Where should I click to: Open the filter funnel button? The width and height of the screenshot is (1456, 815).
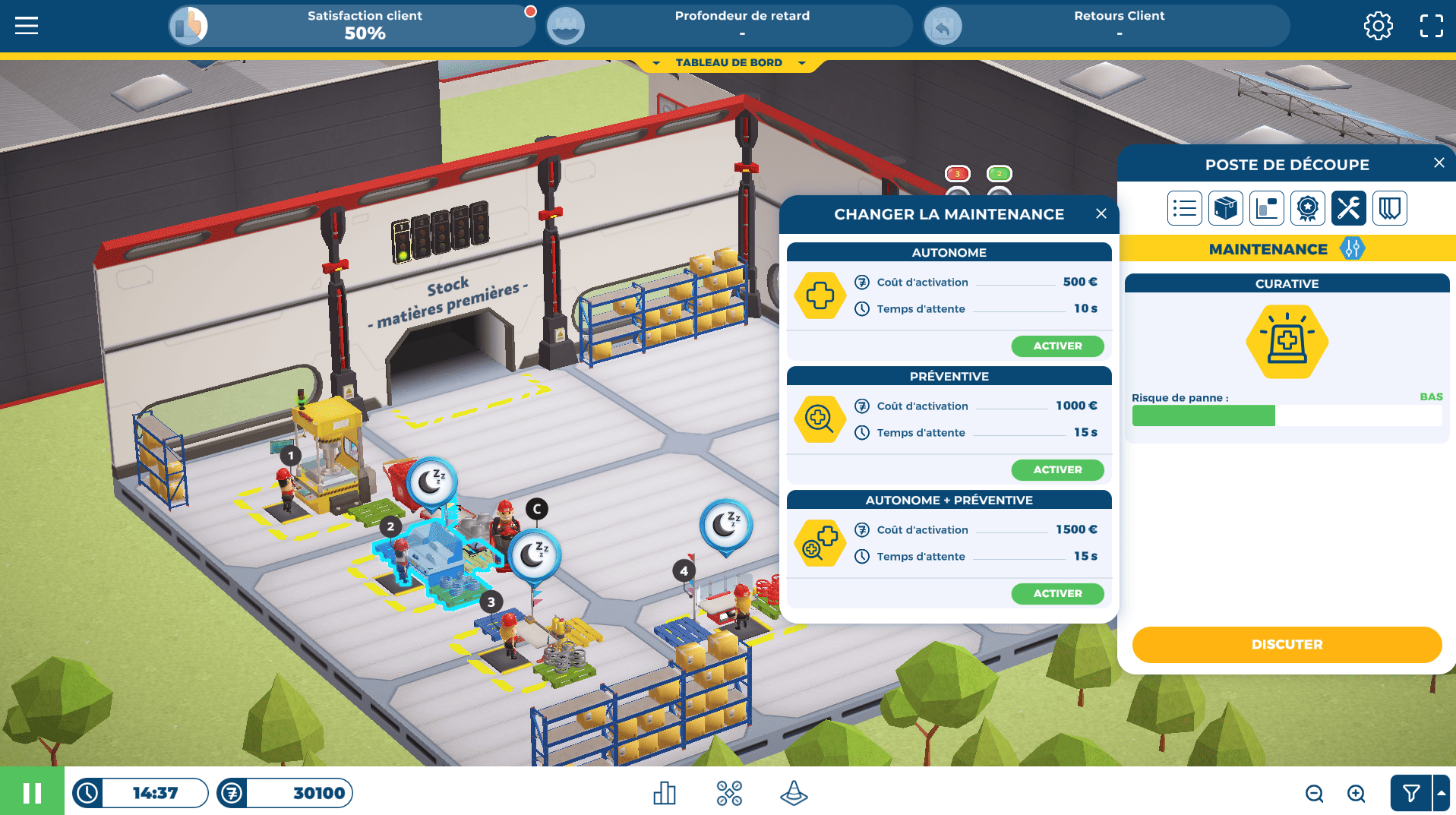pyautogui.click(x=1410, y=794)
